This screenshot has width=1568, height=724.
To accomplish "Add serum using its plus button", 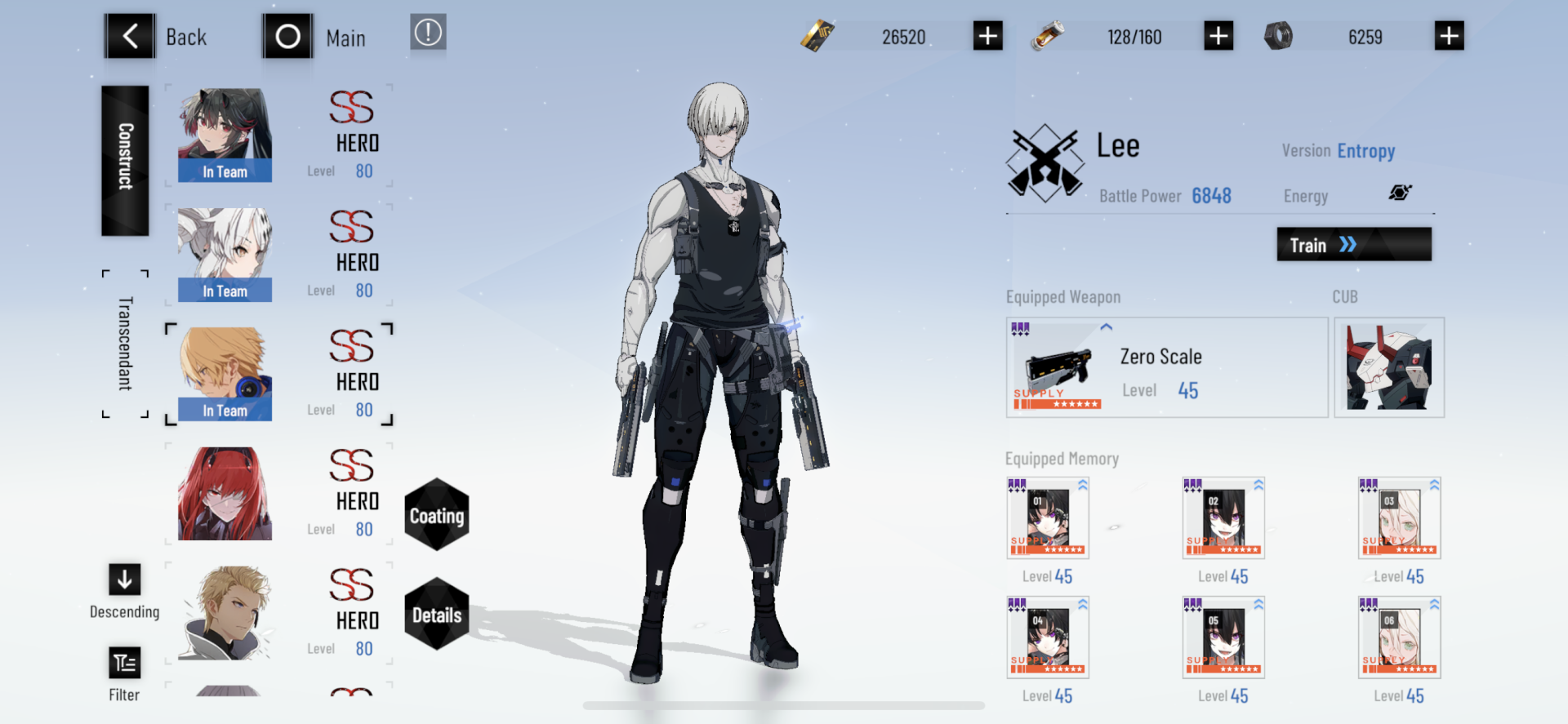I will tap(1218, 36).
